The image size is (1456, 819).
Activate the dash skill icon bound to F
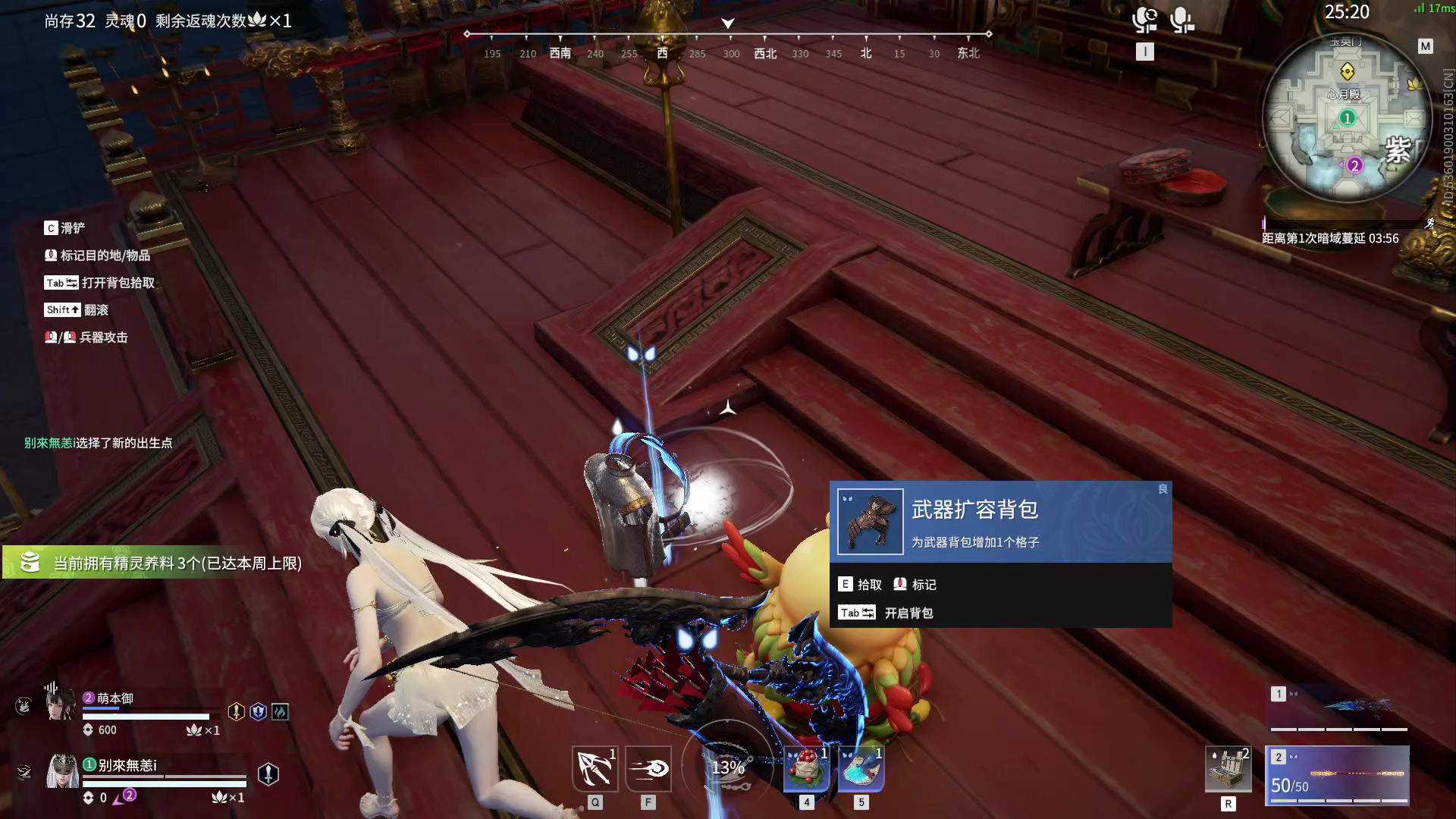(x=648, y=768)
